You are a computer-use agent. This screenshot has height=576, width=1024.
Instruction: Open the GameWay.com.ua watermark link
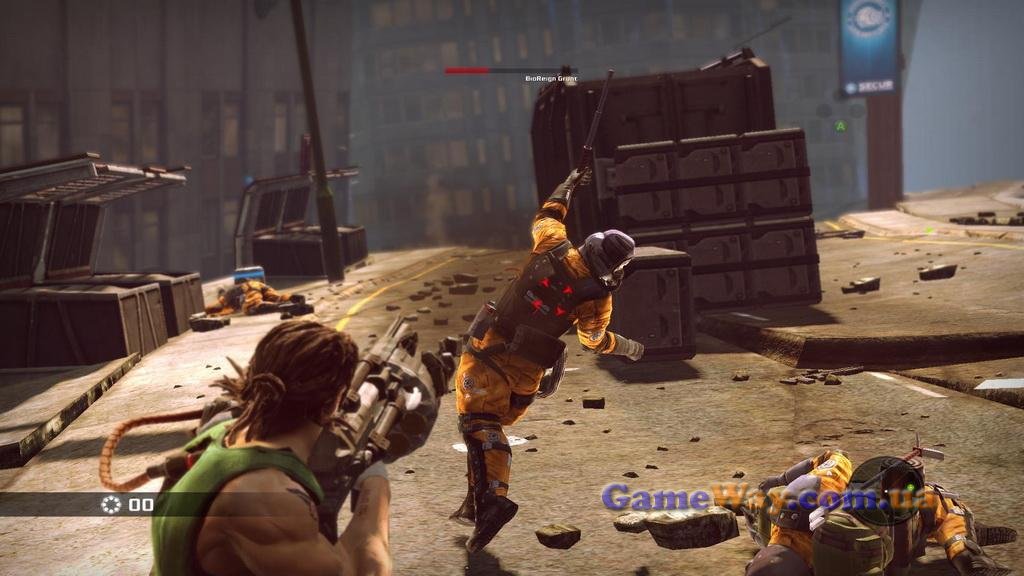coord(770,497)
